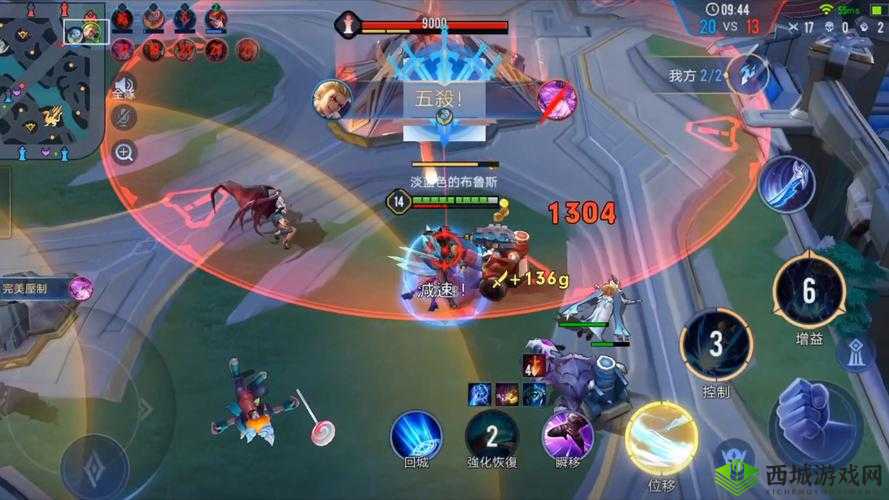The height and width of the screenshot is (500, 889).
Task: Cast the 位移 dash skill
Action: pyautogui.click(x=661, y=438)
